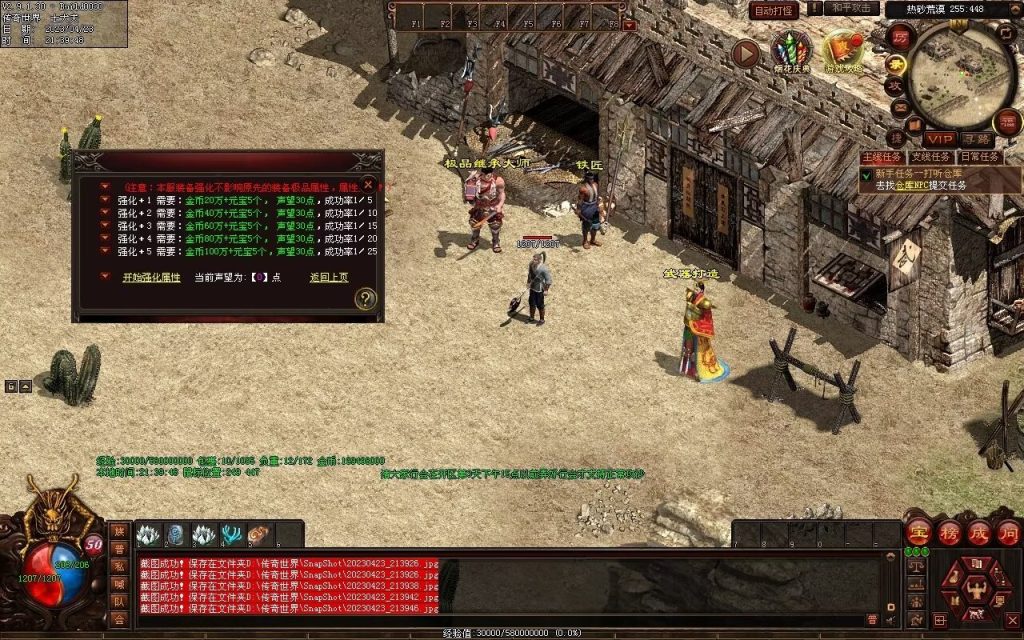Toggle the 自动打怪 auto-fight button
This screenshot has width=1024, height=640.
pos(774,10)
